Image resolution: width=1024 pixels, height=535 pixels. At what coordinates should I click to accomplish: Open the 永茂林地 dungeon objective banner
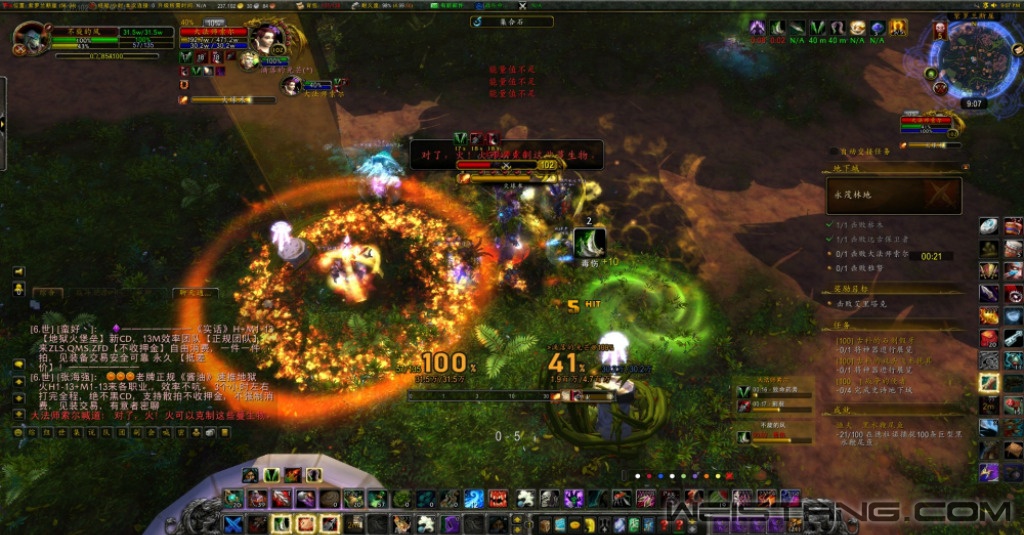tap(893, 195)
